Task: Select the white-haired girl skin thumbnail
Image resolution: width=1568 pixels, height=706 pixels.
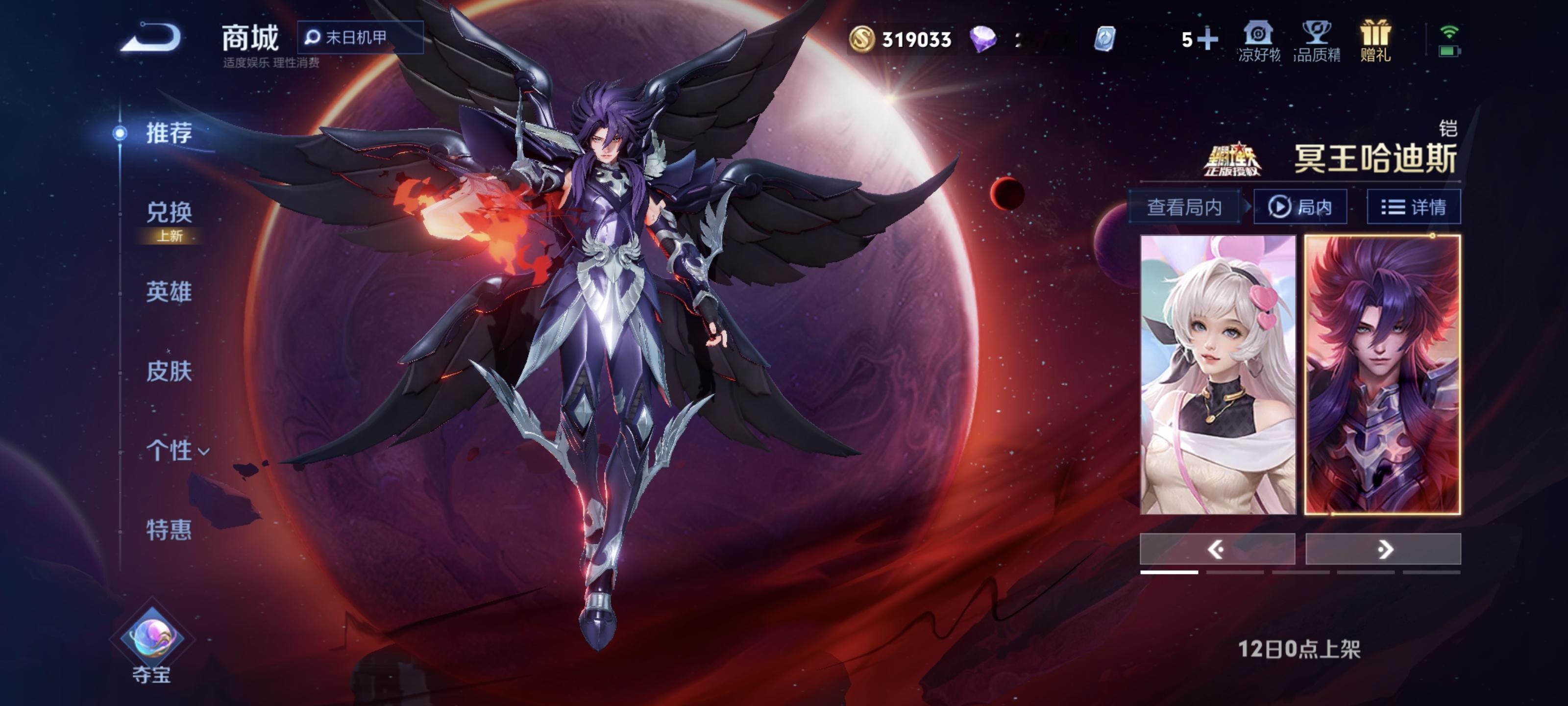Action: [1217, 375]
